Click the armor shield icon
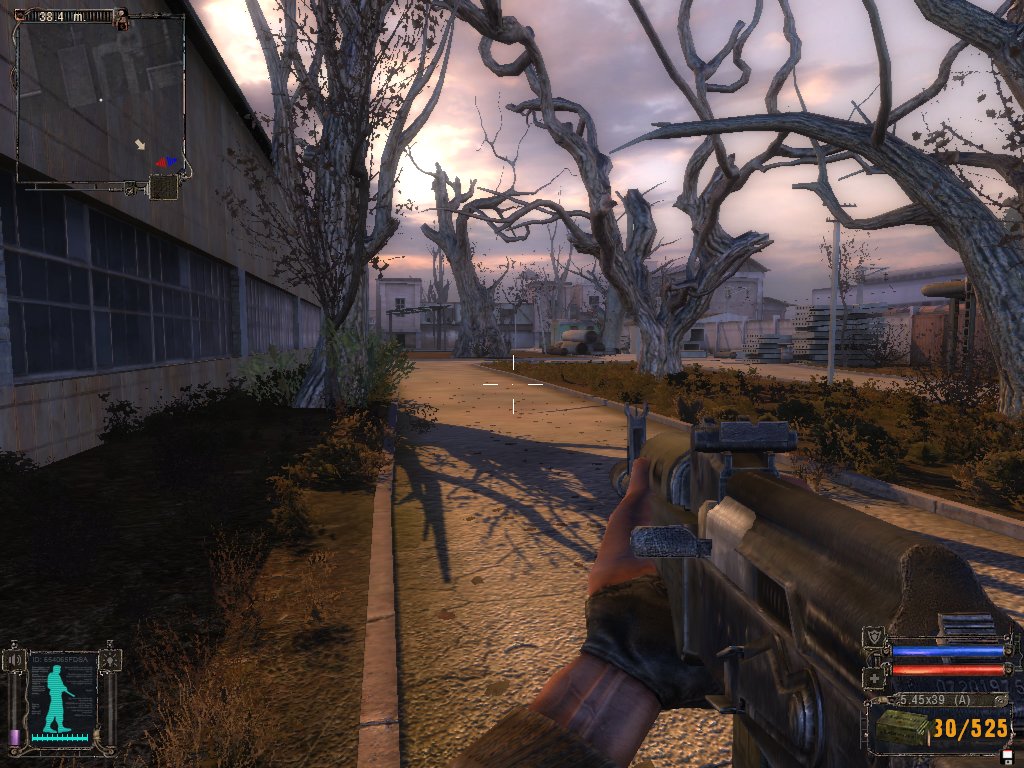This screenshot has width=1024, height=768. pos(876,636)
